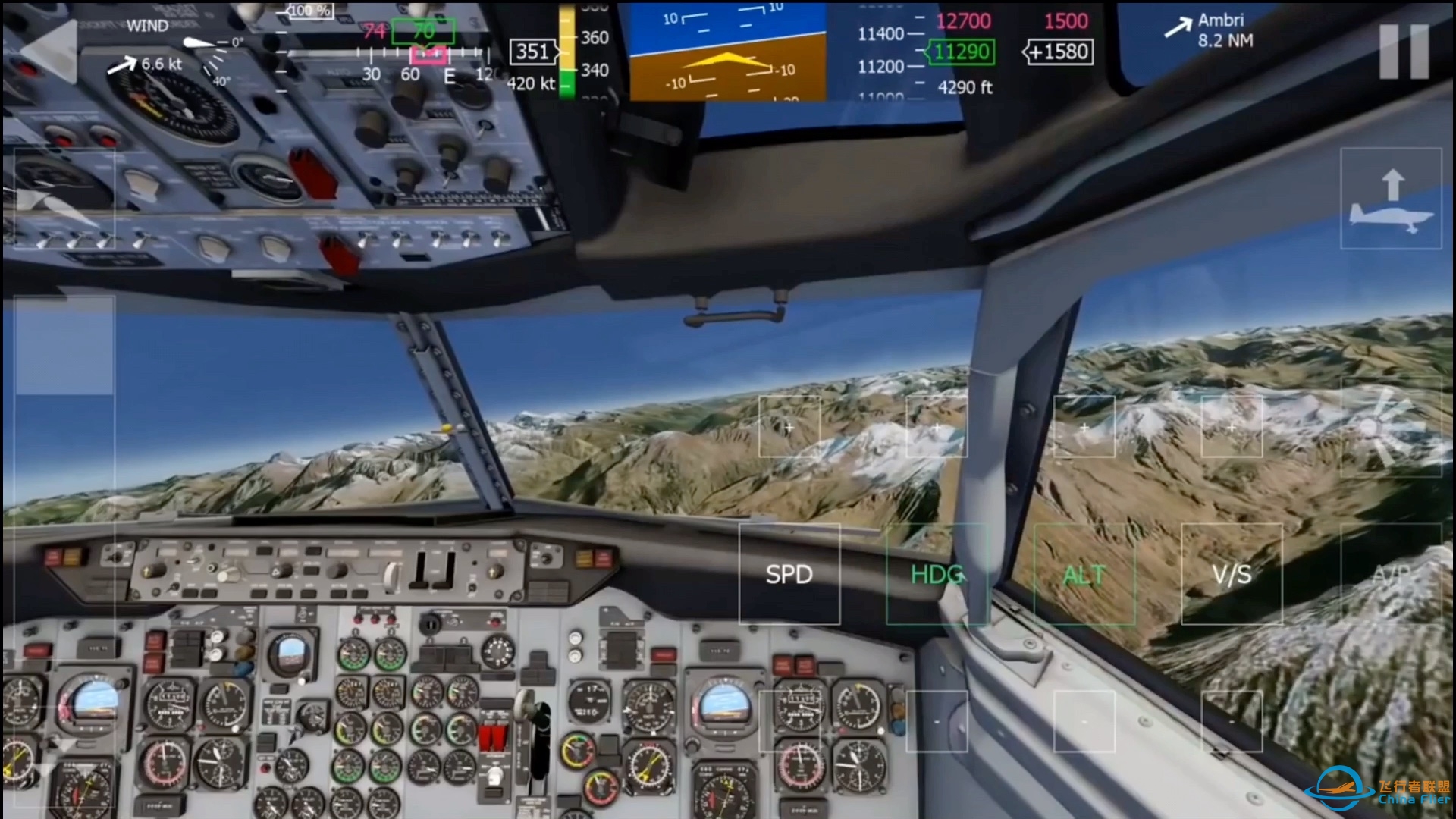Disable the ALT hold mode

pyautogui.click(x=1084, y=575)
